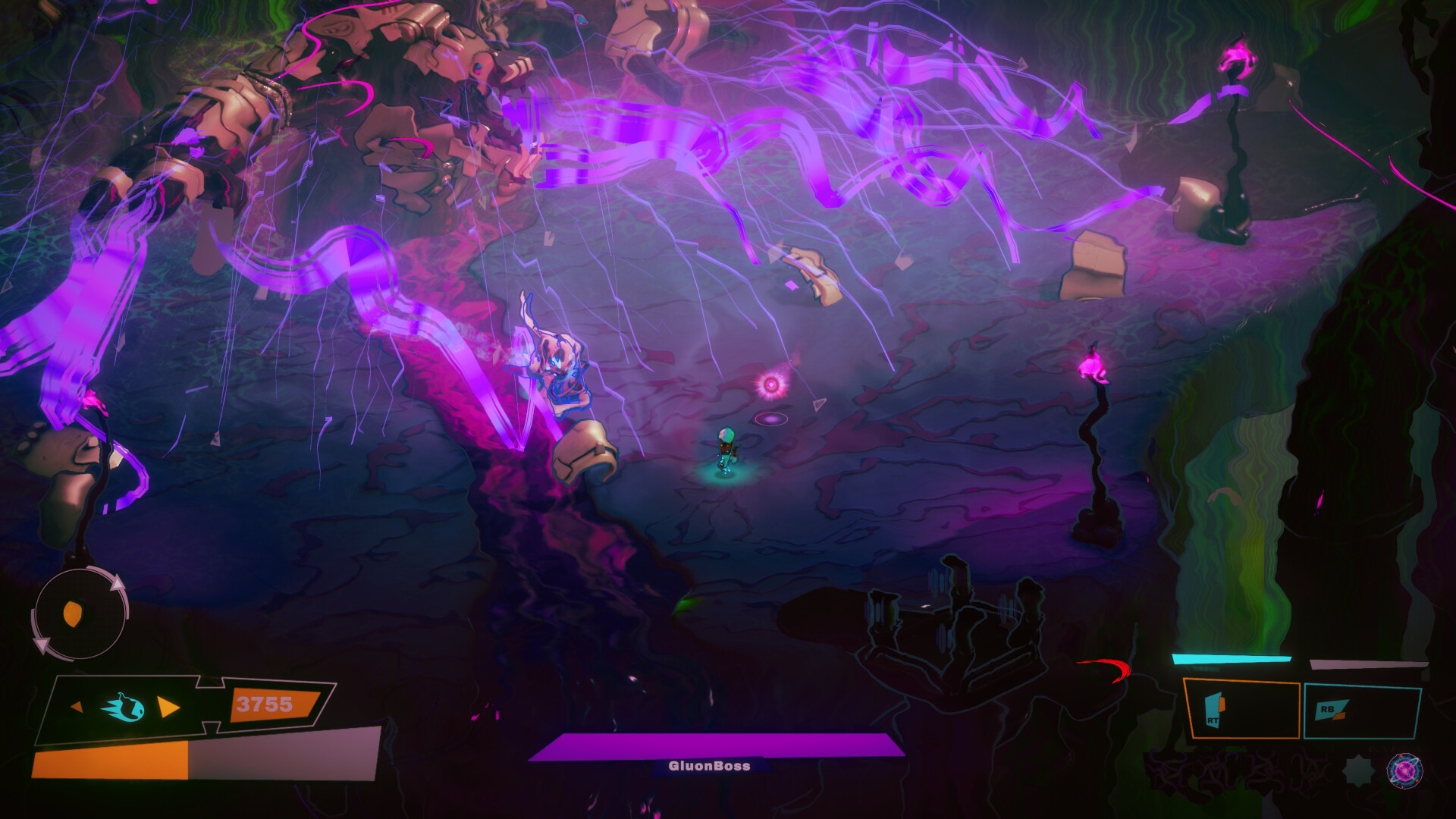Click the cyan comet bird weapon icon

(x=123, y=708)
